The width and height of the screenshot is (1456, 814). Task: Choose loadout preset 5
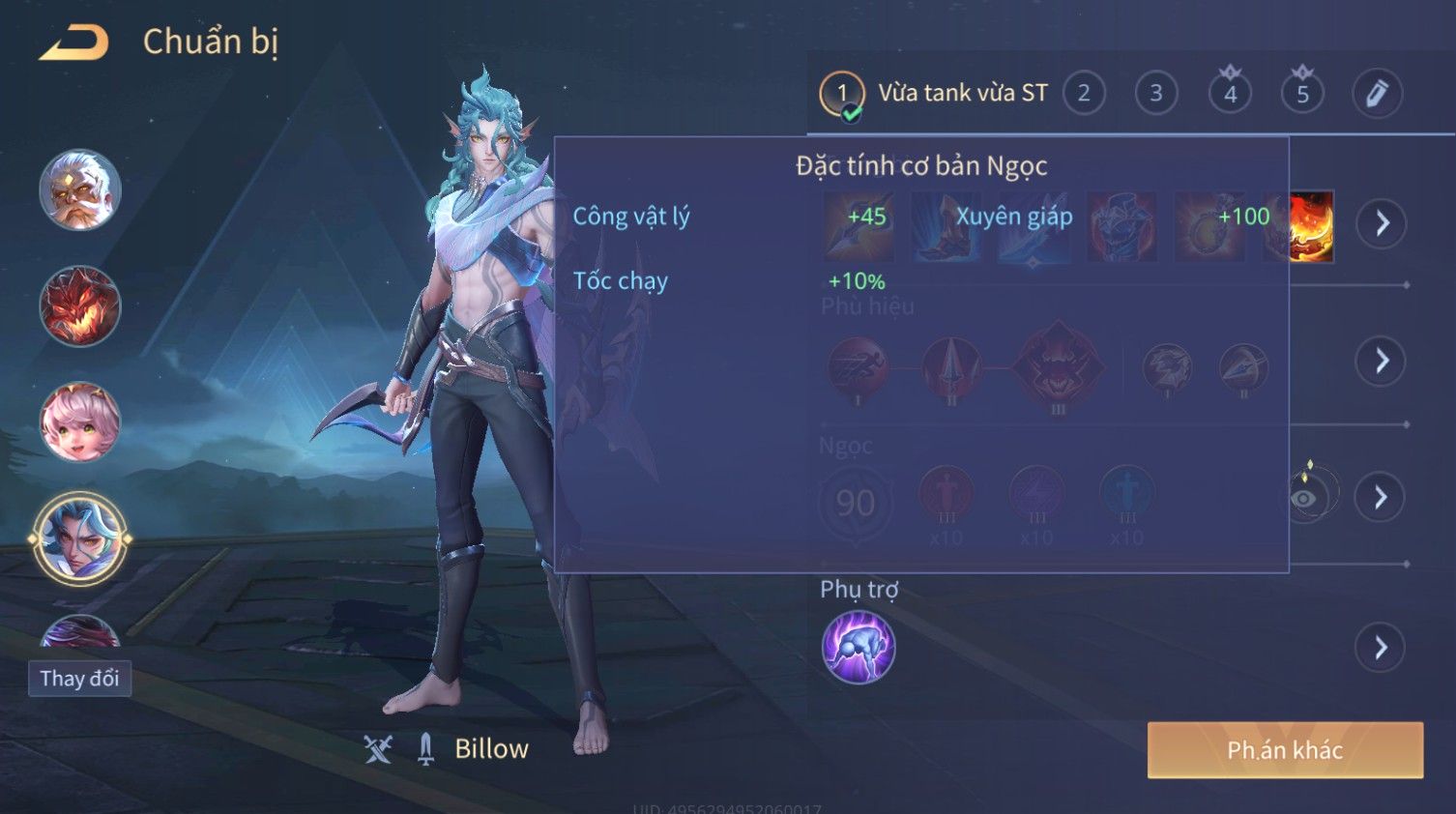tap(1302, 94)
